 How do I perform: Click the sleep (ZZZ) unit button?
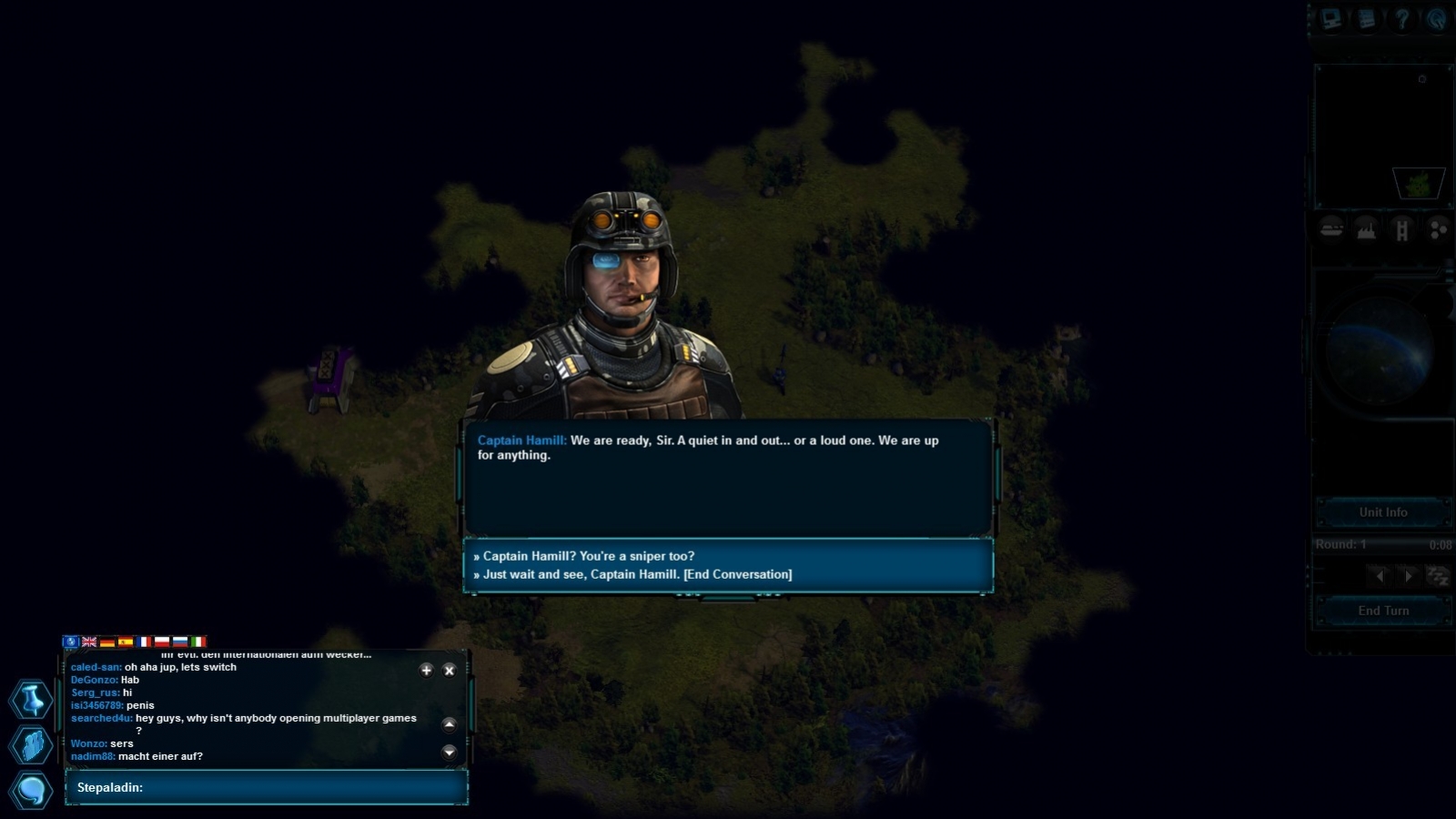coord(1437,576)
